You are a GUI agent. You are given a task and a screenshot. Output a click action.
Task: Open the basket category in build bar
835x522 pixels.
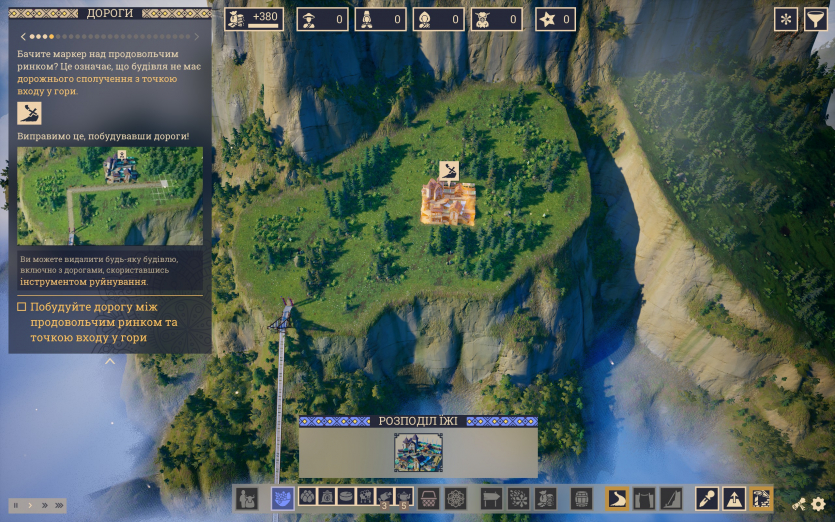(x=430, y=498)
